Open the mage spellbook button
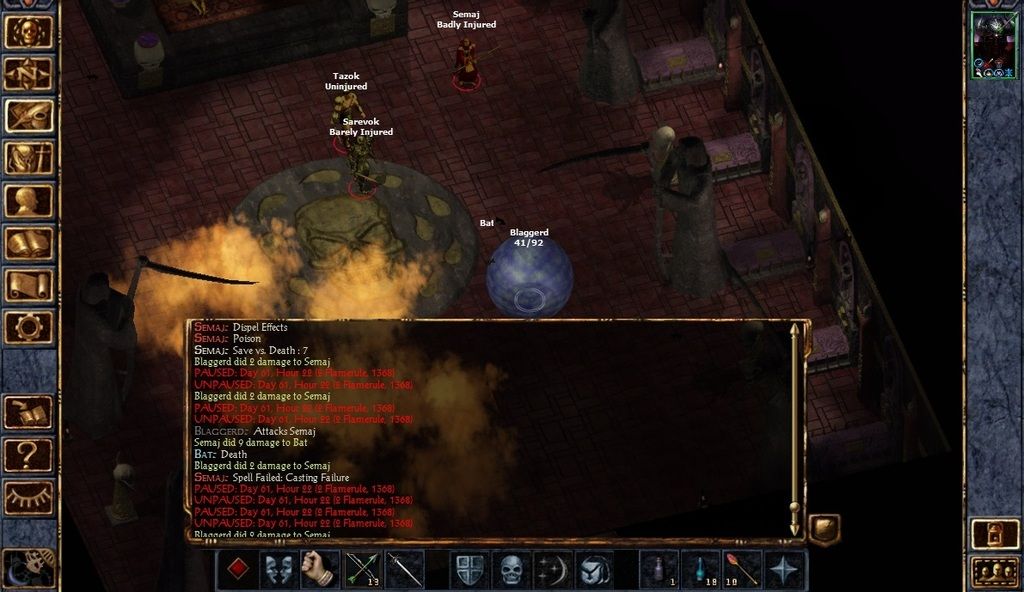The image size is (1024, 592). pyautogui.click(x=29, y=242)
